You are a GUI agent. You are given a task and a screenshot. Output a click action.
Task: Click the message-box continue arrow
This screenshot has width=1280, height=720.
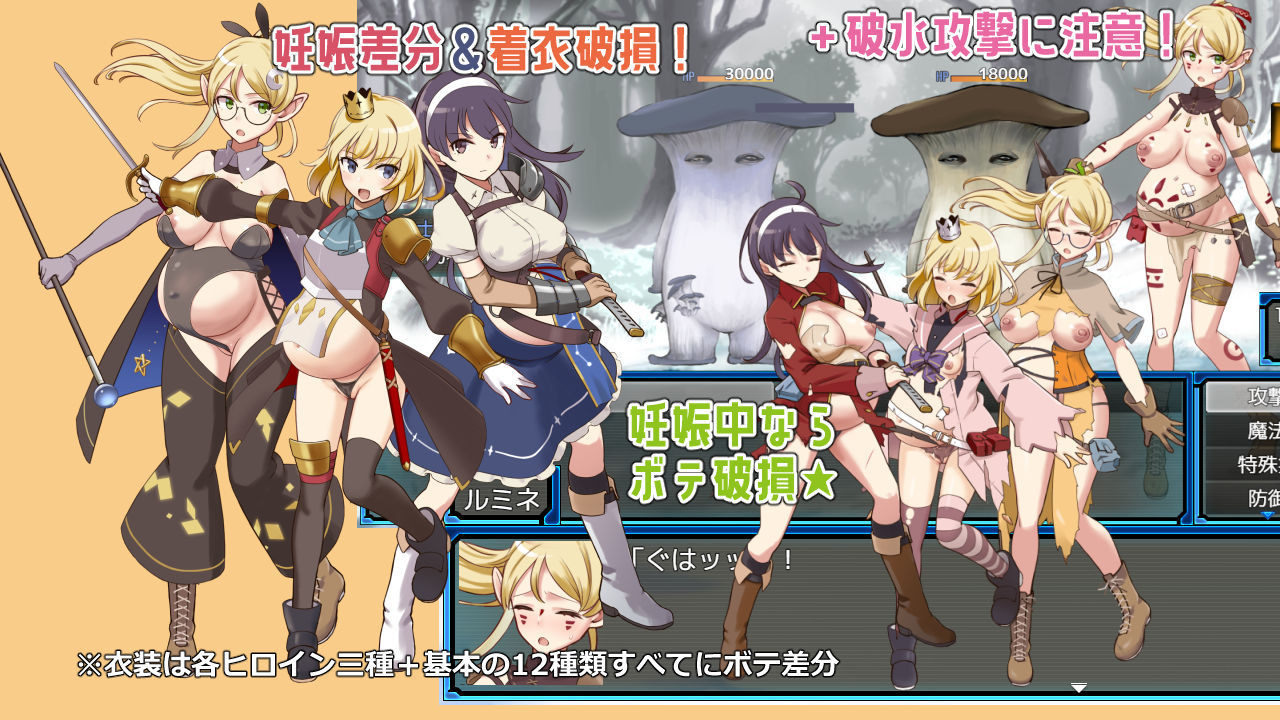point(1079,687)
